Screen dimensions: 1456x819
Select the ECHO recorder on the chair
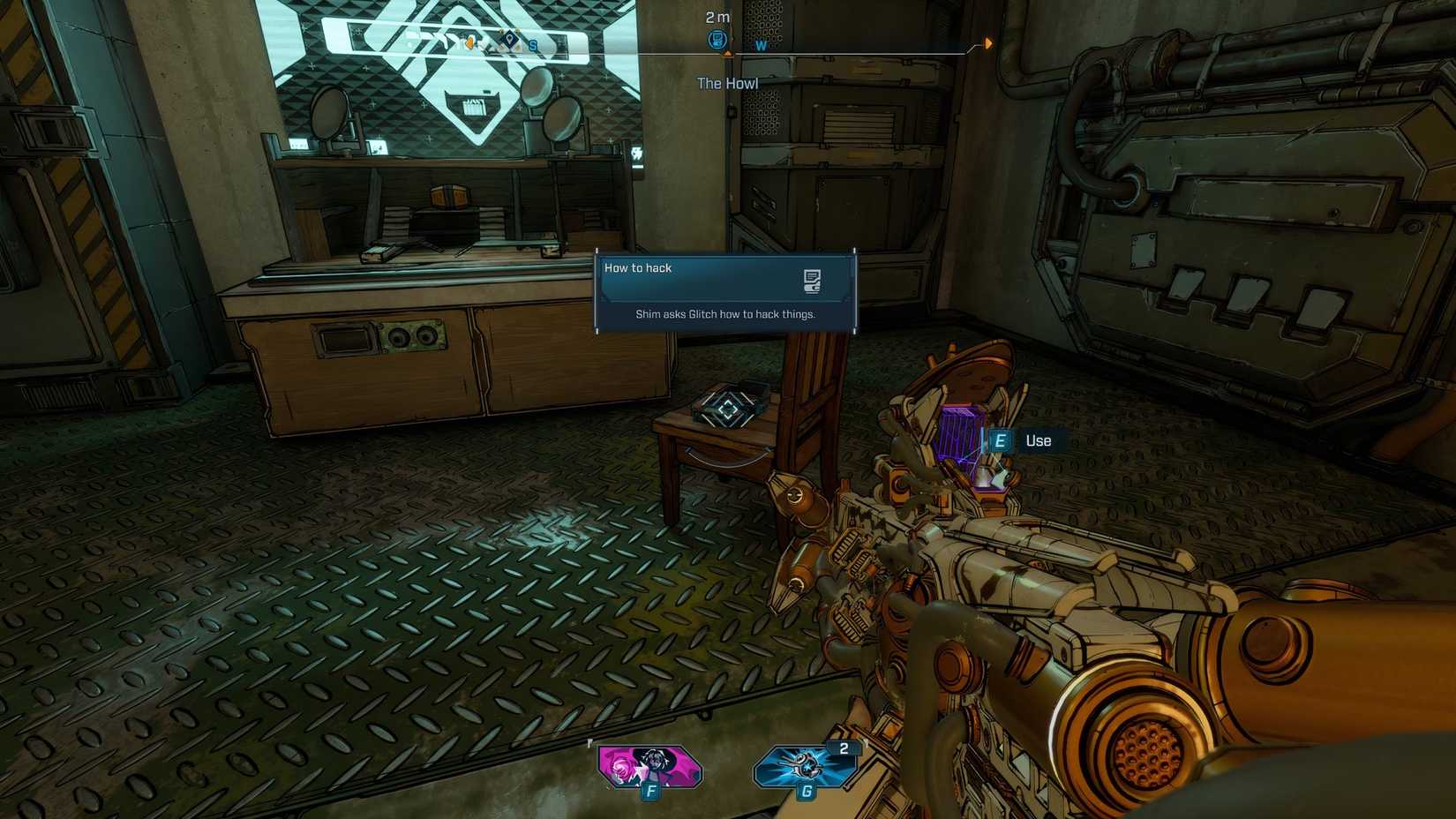(x=727, y=409)
